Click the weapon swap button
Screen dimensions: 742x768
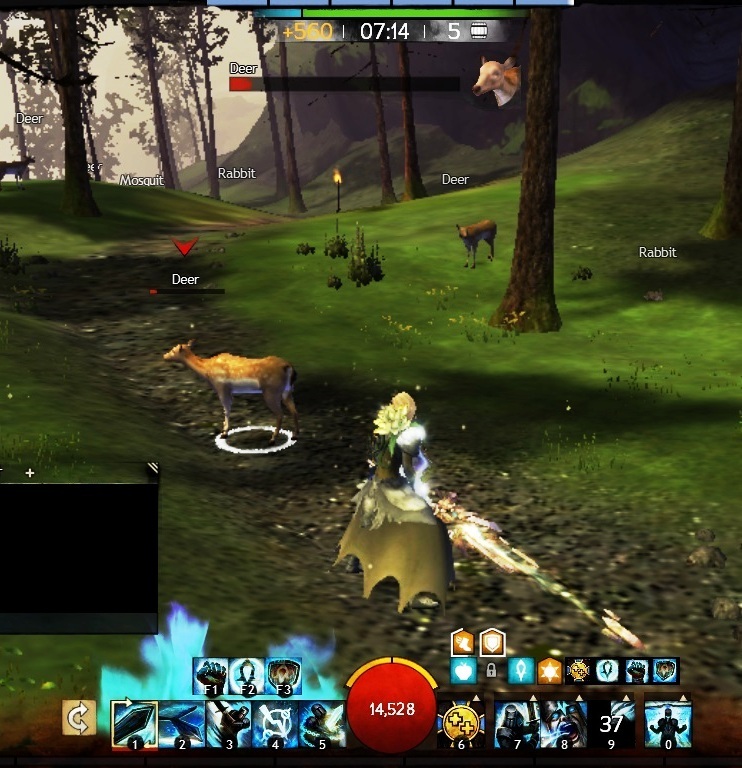click(x=78, y=717)
